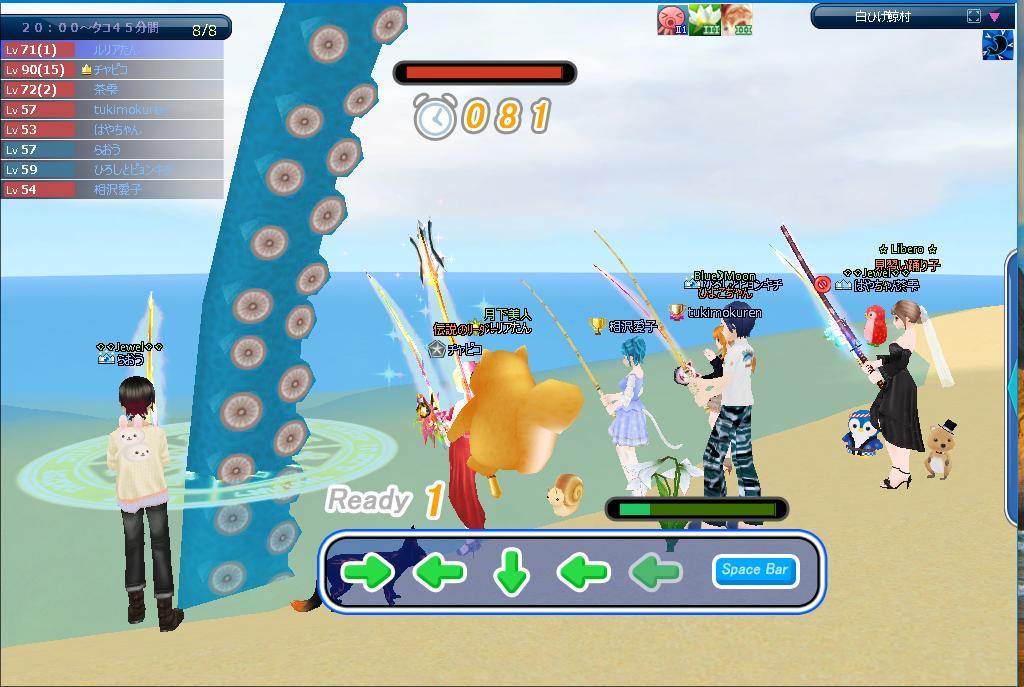Open the blue crescent swirl icon

coord(997,46)
